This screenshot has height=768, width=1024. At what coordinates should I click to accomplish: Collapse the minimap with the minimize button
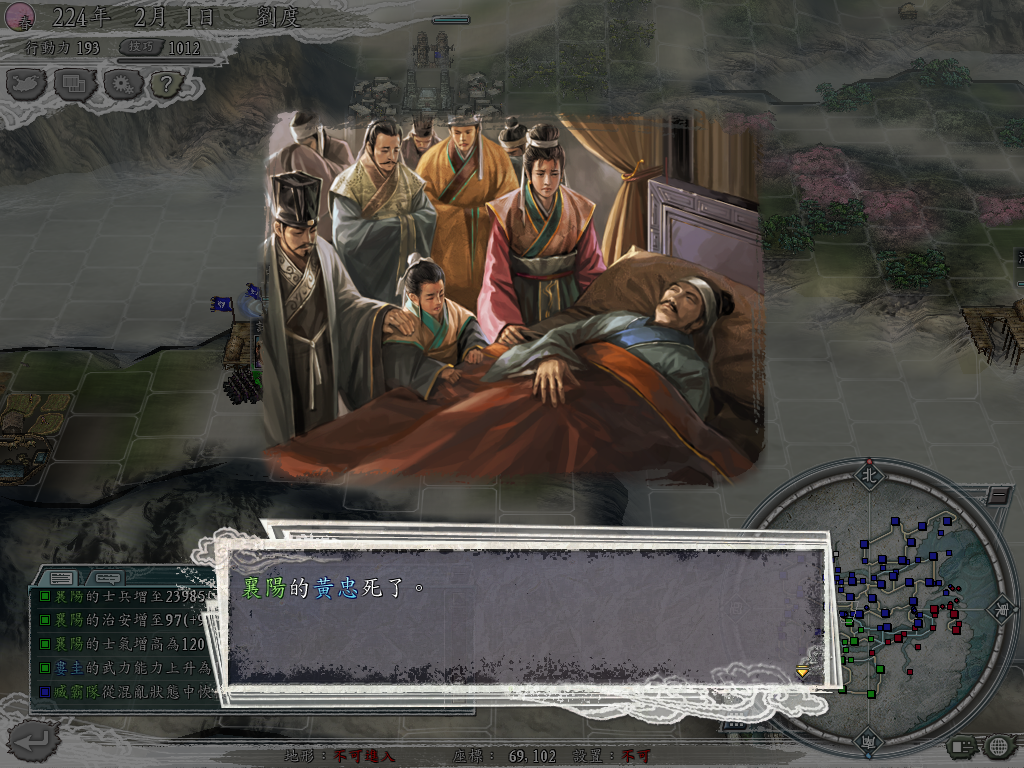pyautogui.click(x=998, y=495)
